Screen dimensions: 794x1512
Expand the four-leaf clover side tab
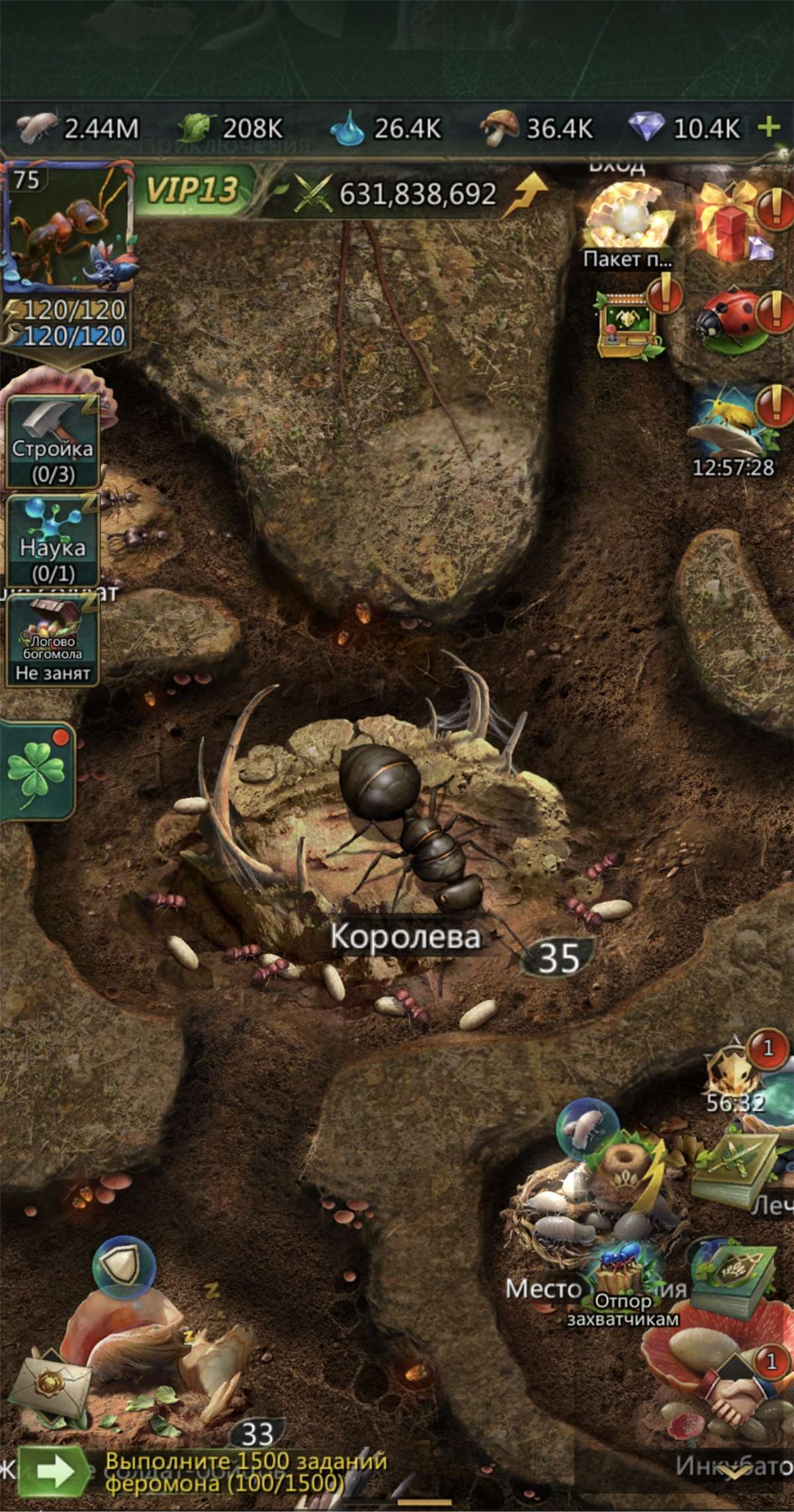(x=36, y=772)
